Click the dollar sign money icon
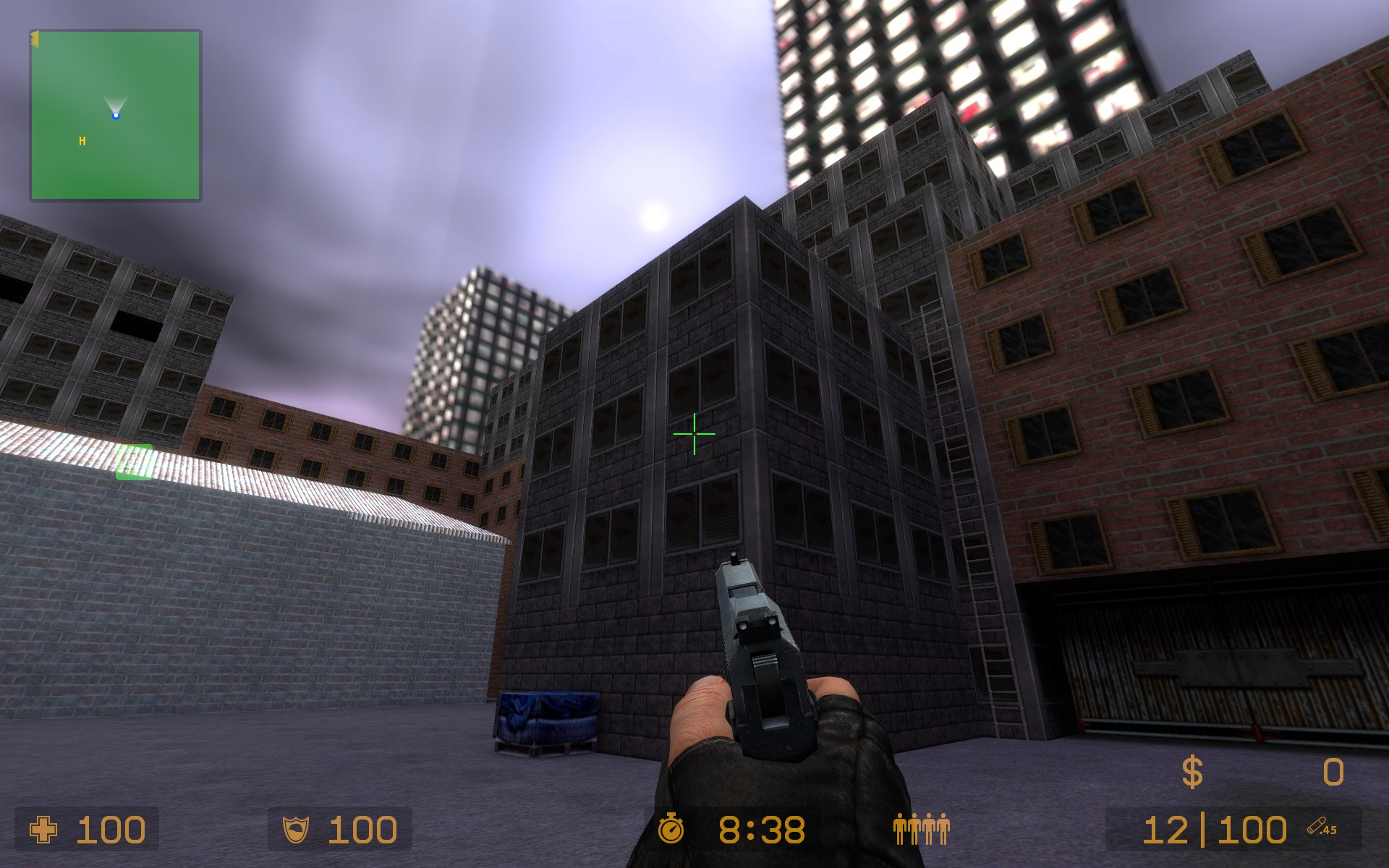Image resolution: width=1389 pixels, height=868 pixels. point(1192,773)
